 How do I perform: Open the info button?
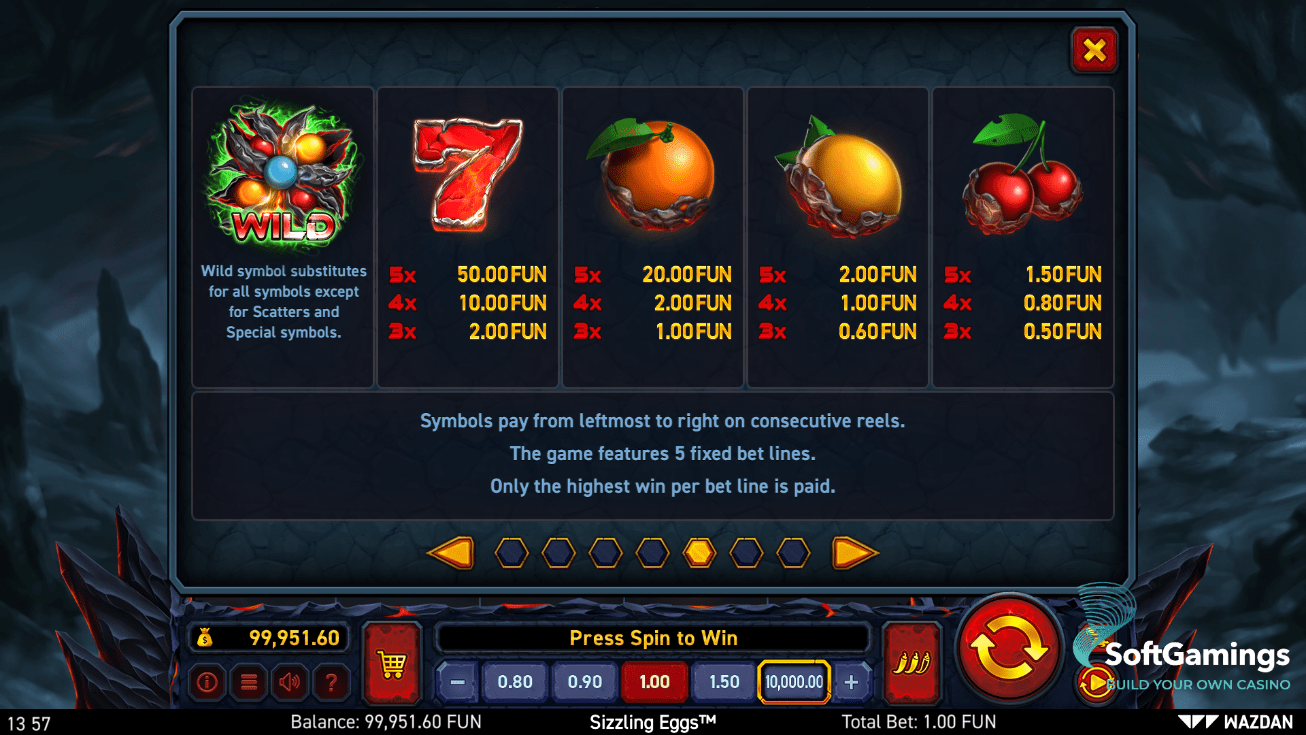coord(208,683)
